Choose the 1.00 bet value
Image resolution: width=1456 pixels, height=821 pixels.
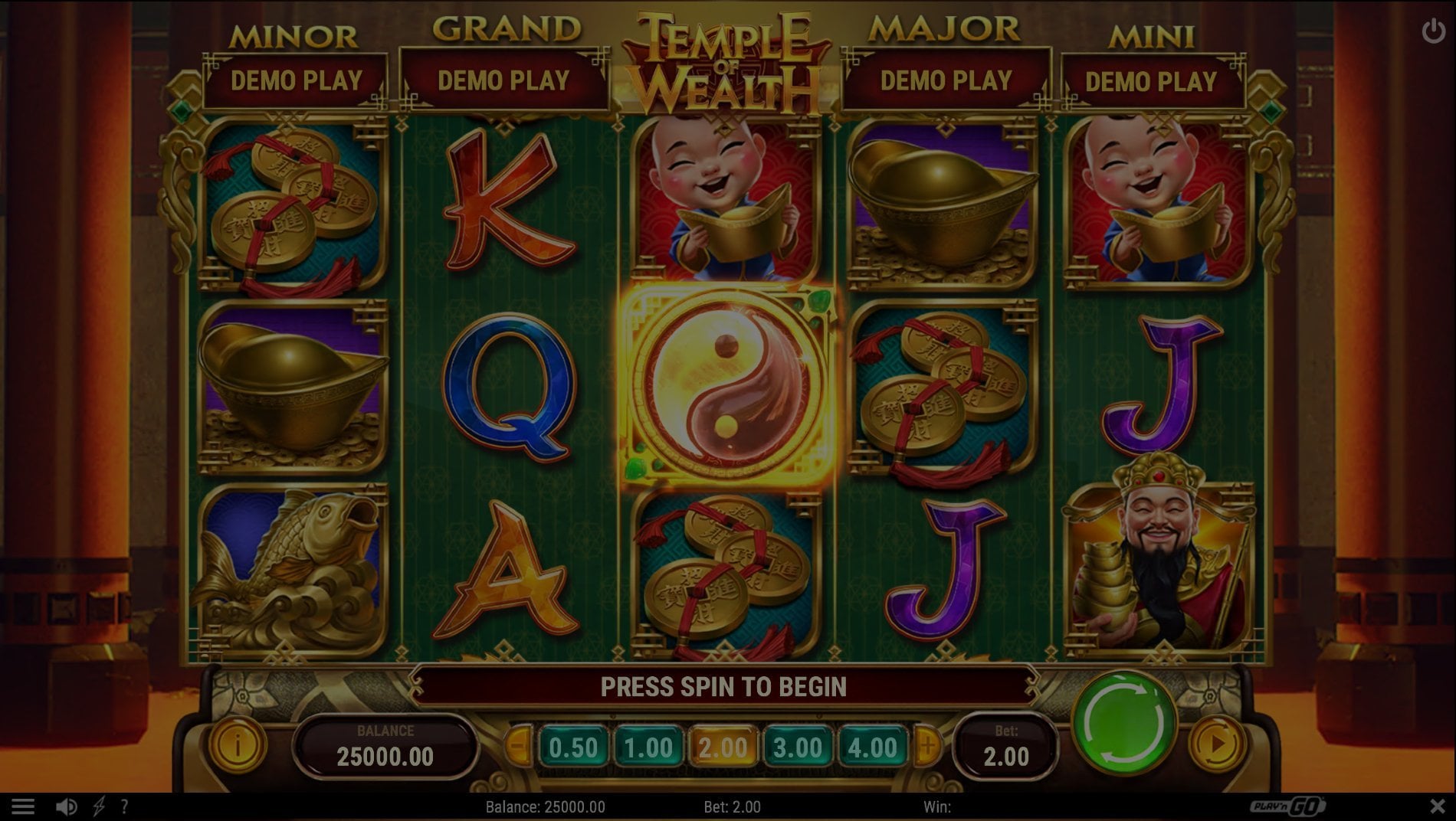coord(648,747)
